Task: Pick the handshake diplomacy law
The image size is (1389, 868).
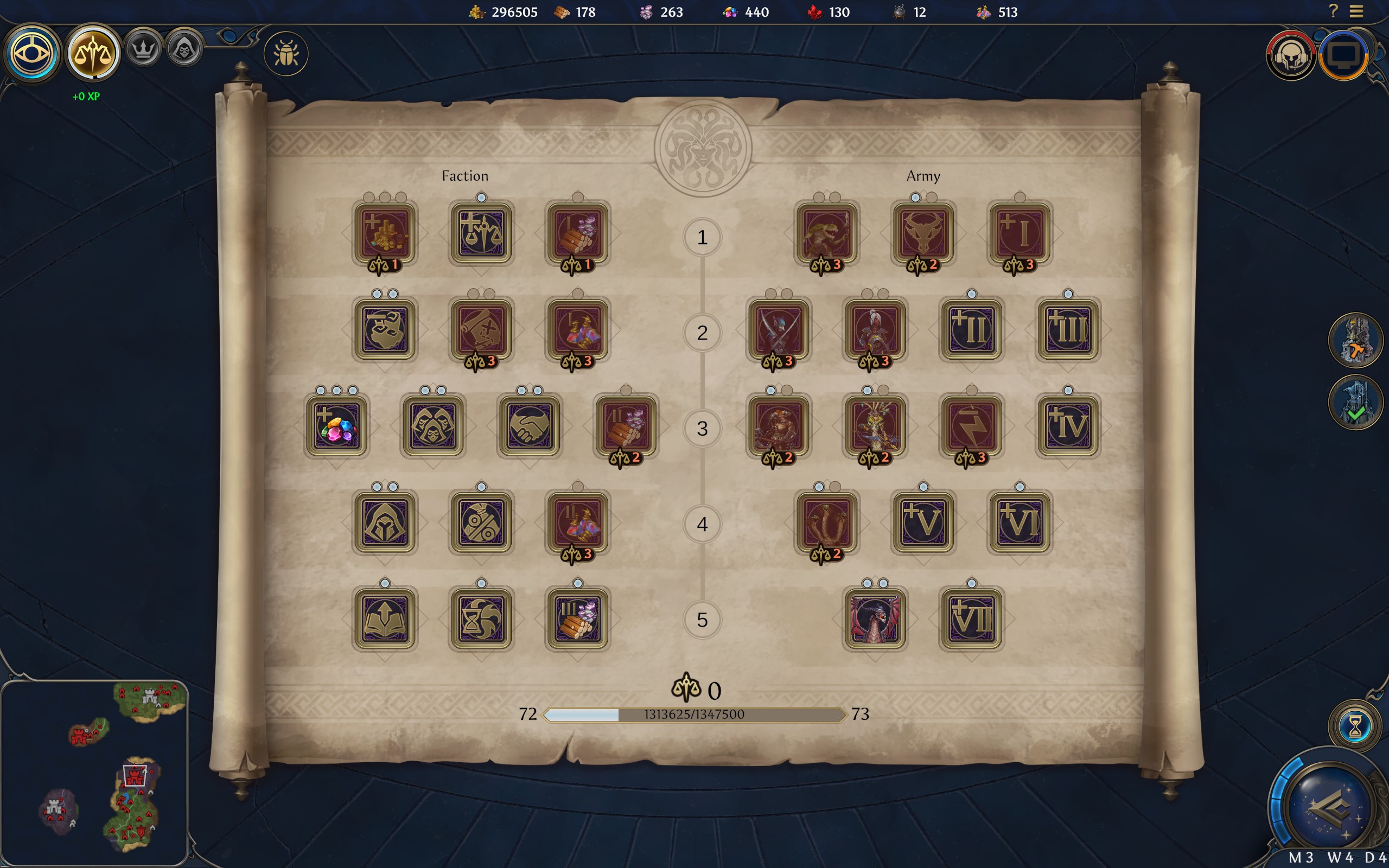Action: [529, 425]
